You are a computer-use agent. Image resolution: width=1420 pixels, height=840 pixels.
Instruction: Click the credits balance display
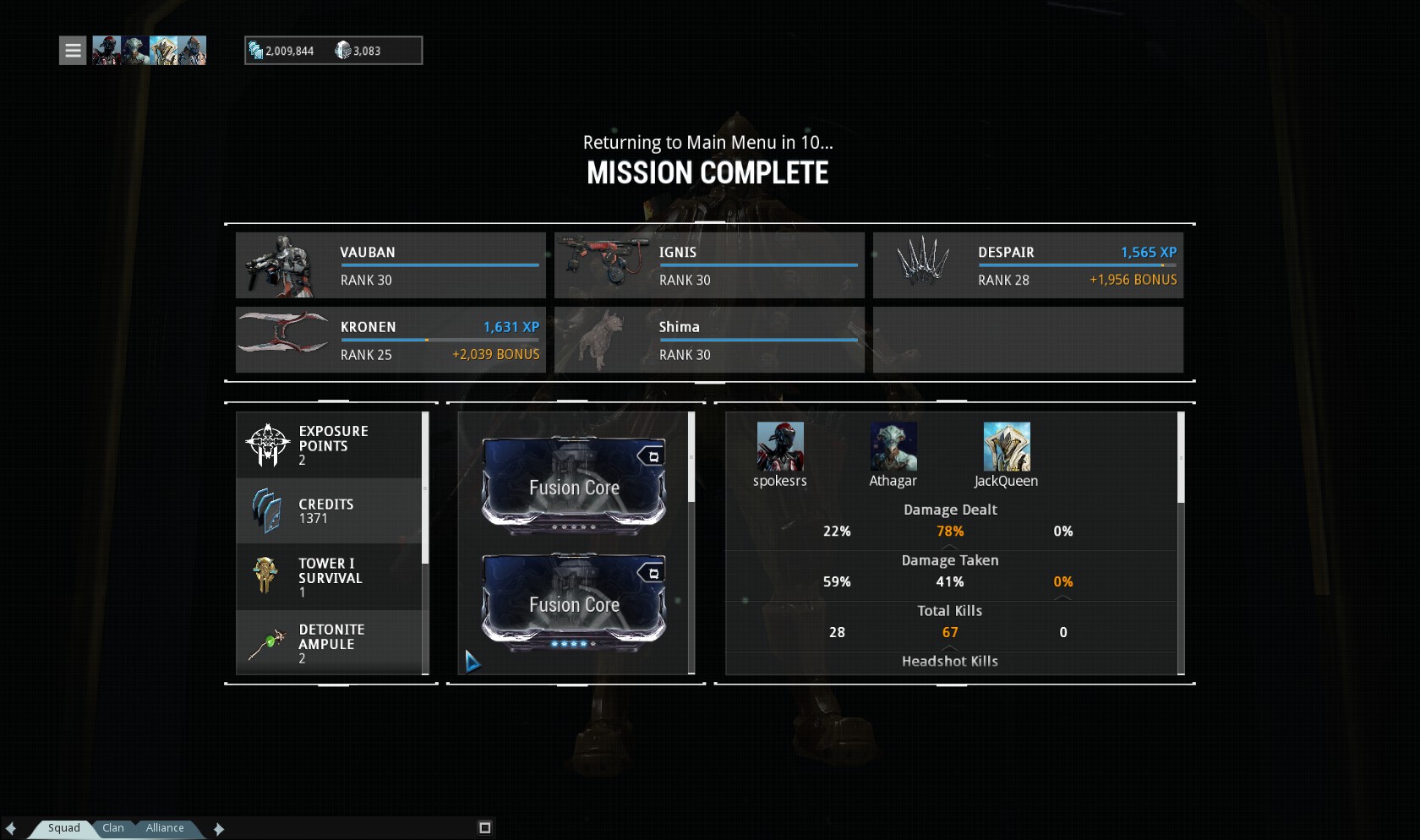click(282, 51)
